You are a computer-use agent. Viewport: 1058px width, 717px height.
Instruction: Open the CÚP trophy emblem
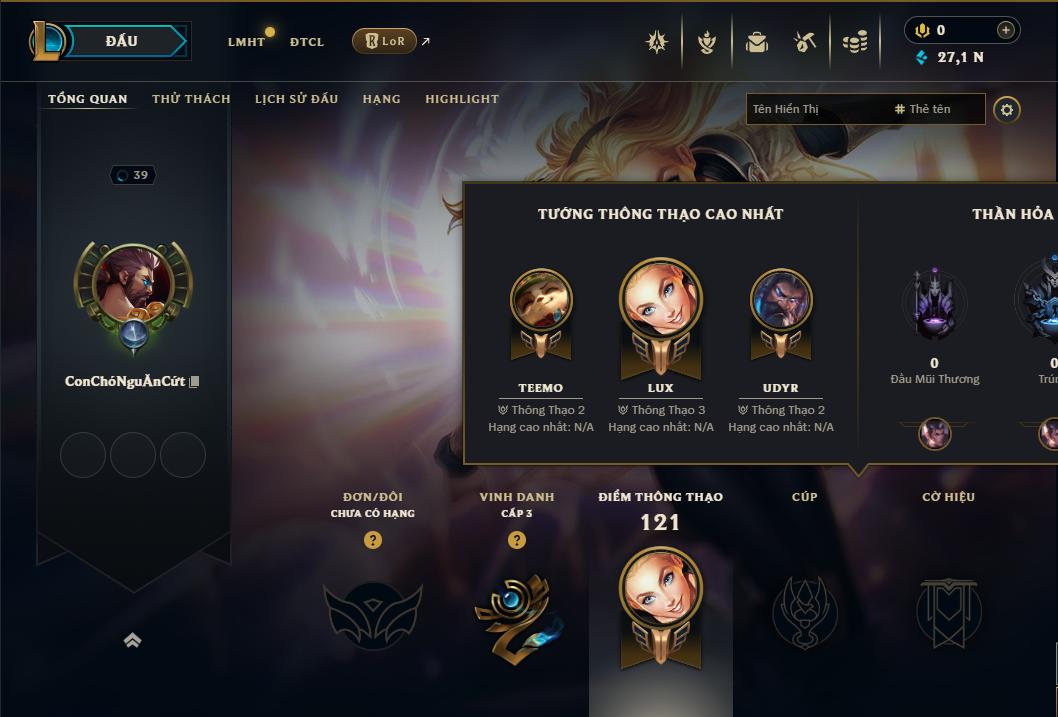(x=804, y=610)
